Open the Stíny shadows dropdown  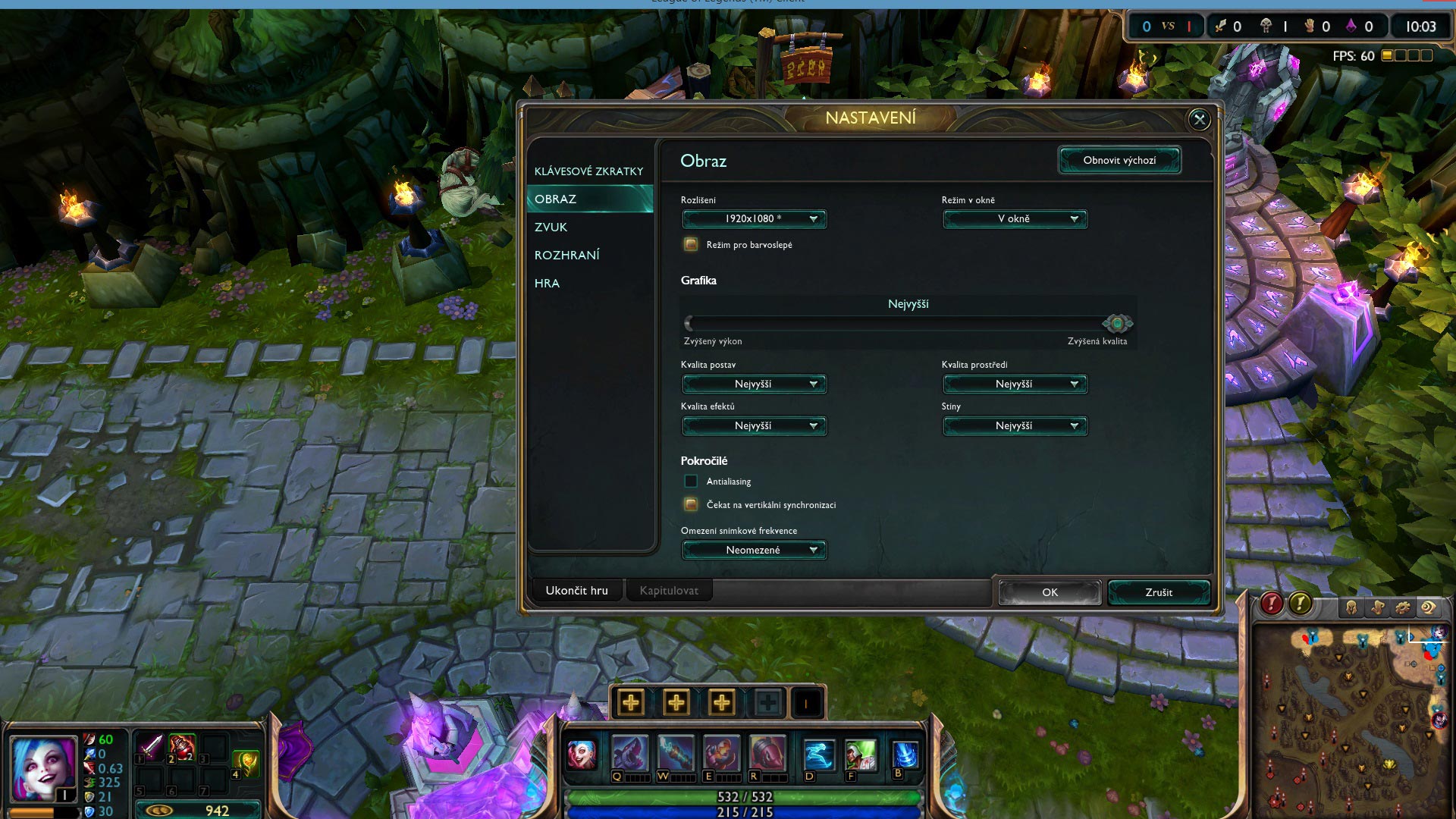(x=1015, y=426)
